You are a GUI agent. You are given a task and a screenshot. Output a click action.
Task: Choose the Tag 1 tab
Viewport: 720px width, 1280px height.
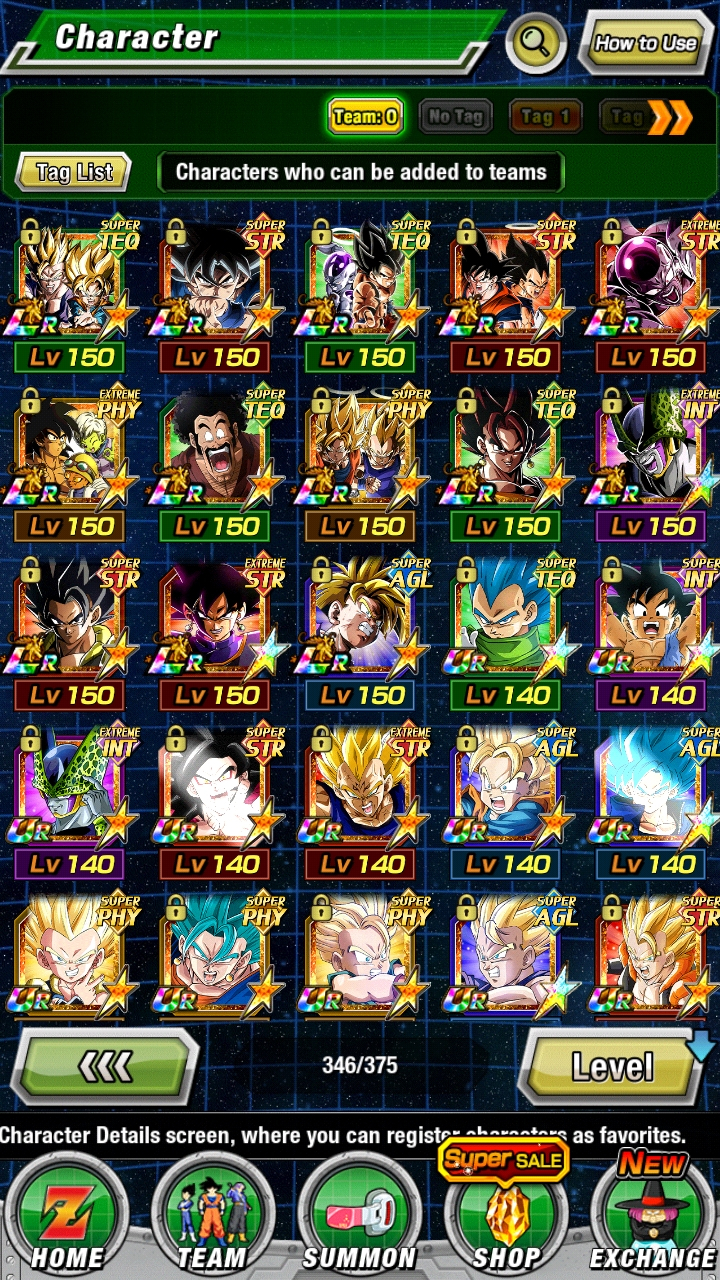(x=545, y=117)
